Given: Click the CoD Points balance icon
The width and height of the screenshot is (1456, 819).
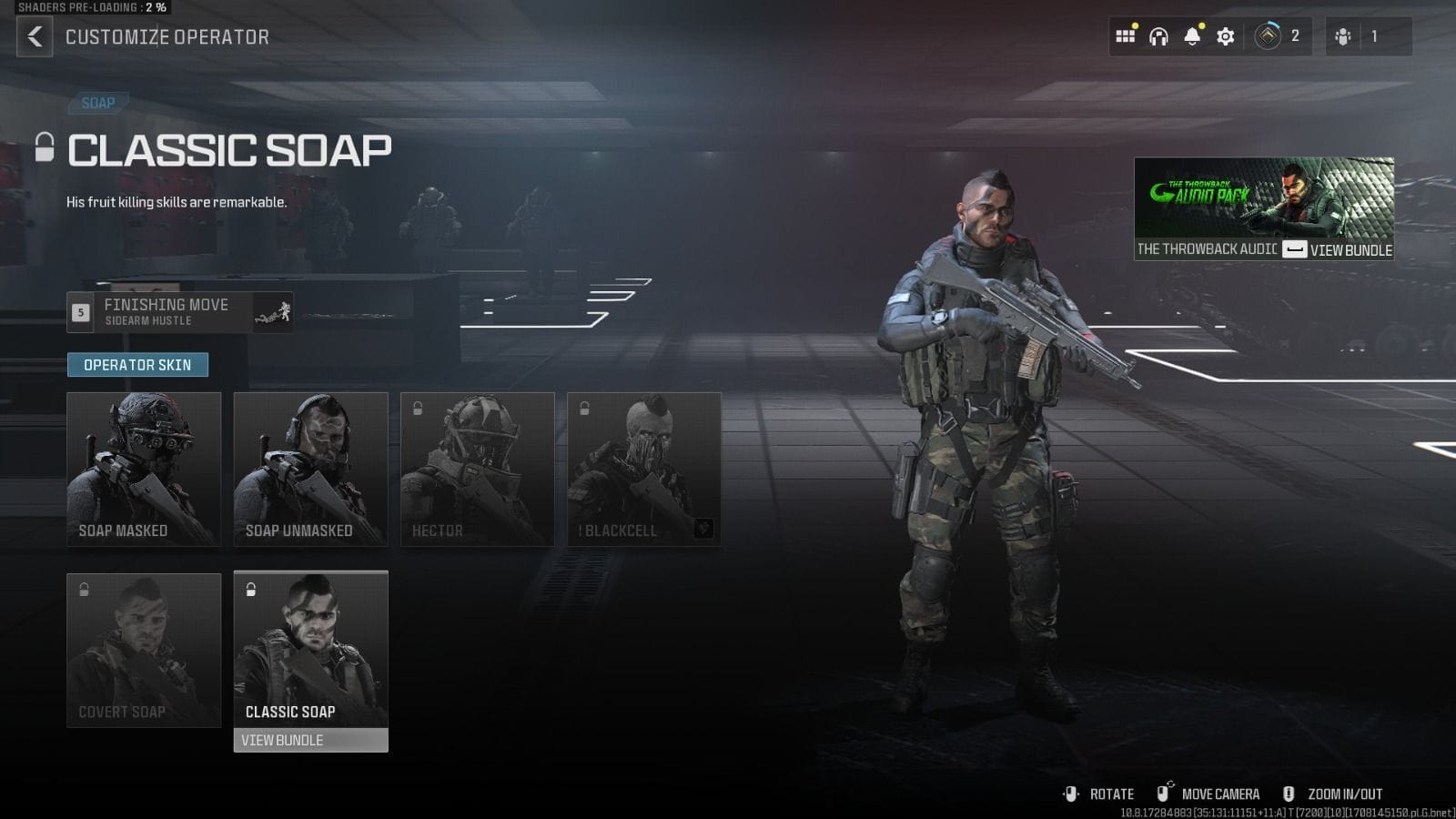Looking at the screenshot, I should click(x=1269, y=36).
